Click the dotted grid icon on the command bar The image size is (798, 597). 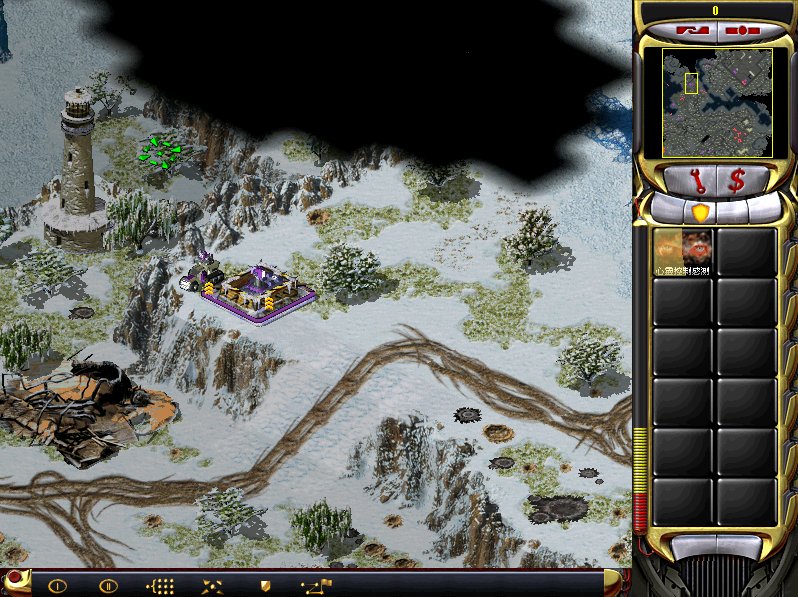(x=160, y=586)
